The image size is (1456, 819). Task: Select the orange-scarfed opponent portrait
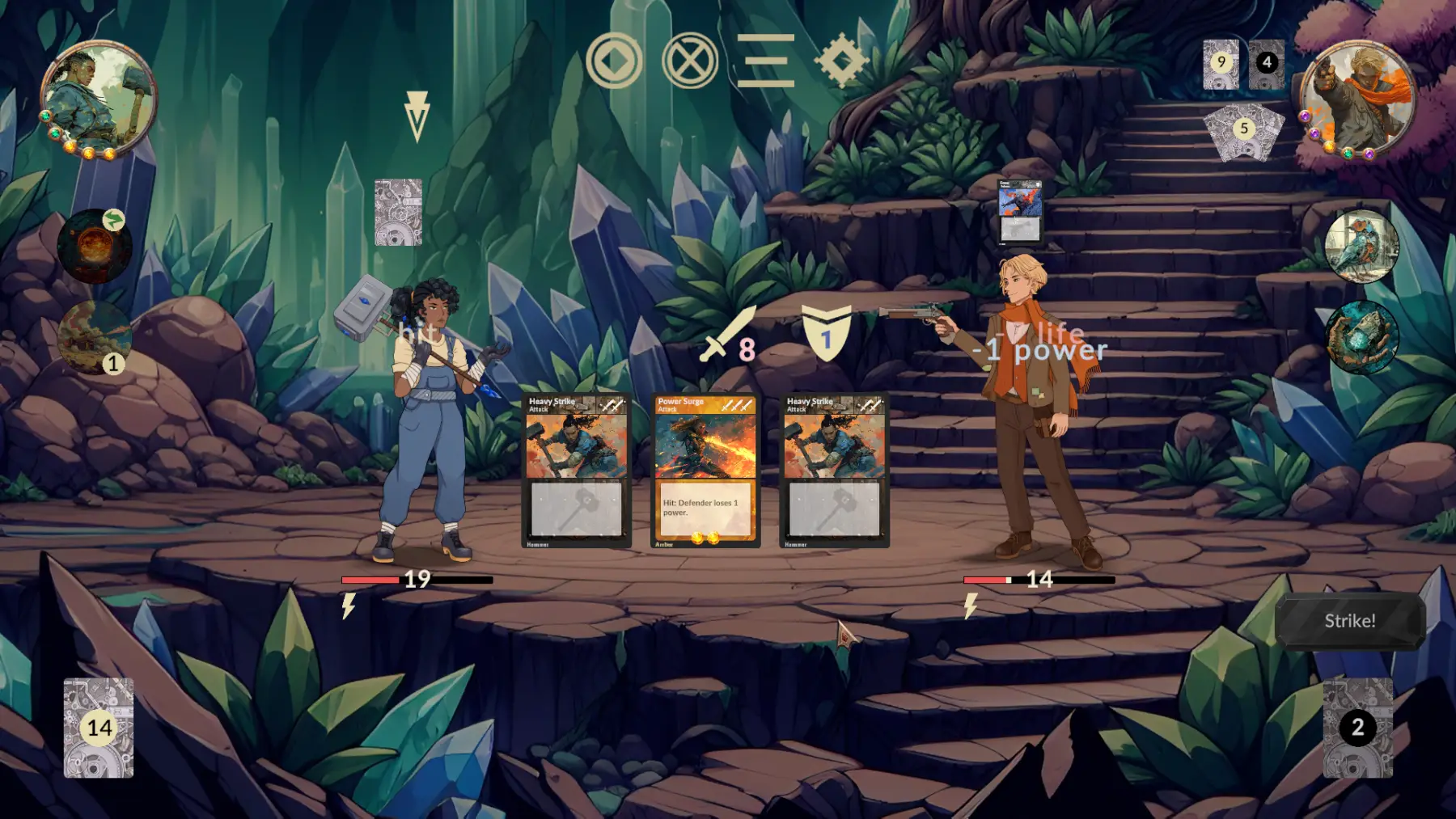click(x=1357, y=97)
